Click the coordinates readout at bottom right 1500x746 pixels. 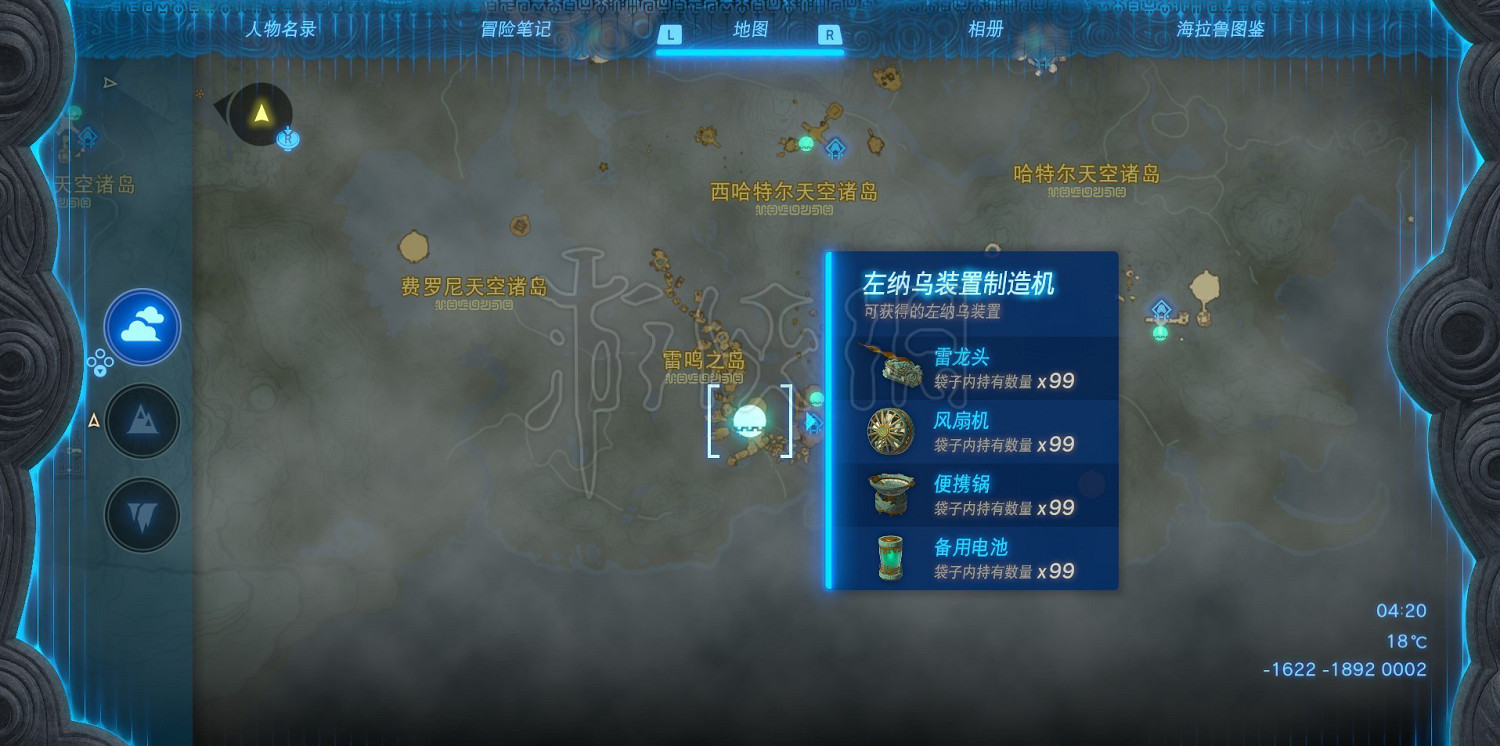(x=1345, y=669)
